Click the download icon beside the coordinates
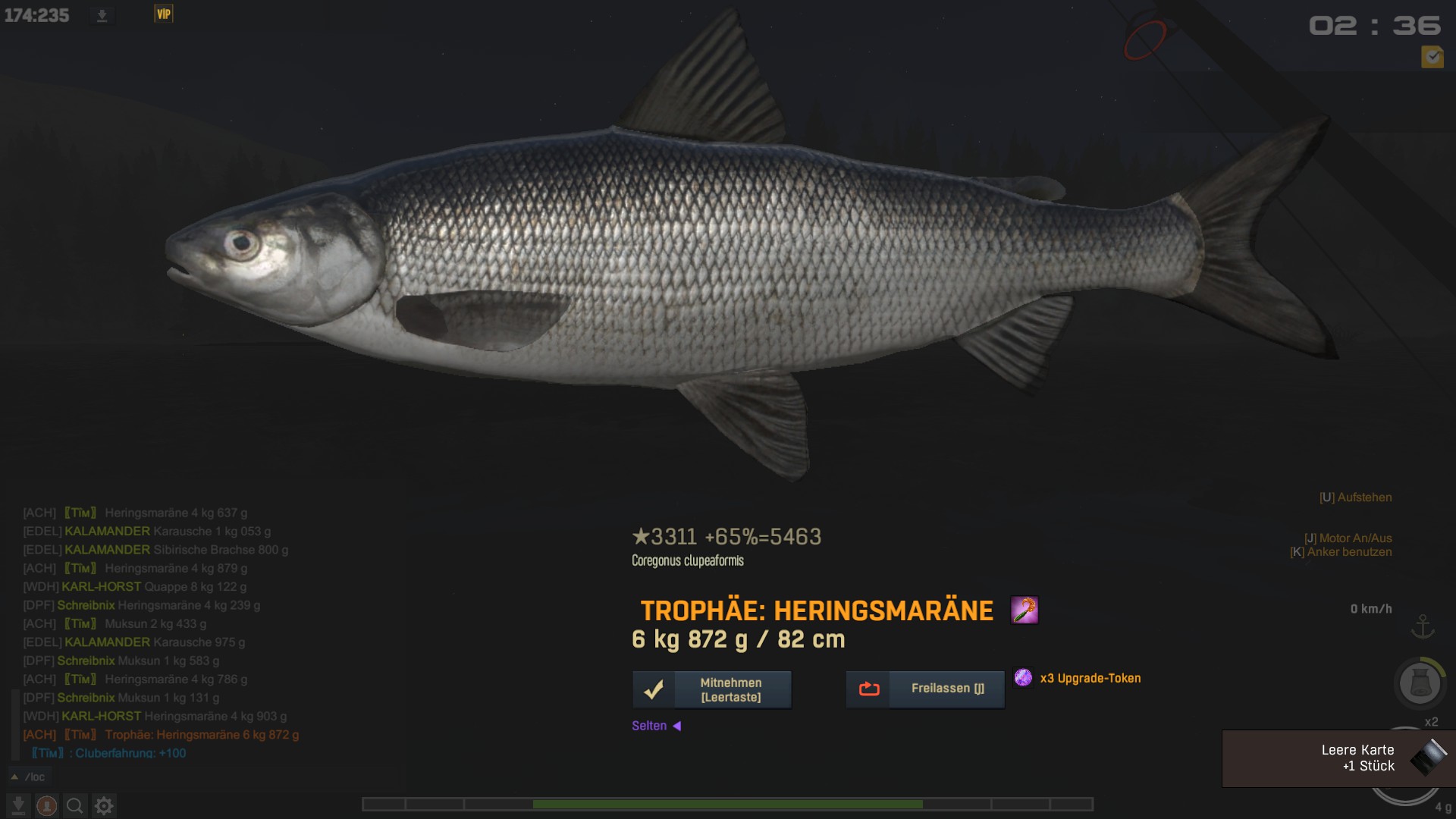 tap(102, 15)
